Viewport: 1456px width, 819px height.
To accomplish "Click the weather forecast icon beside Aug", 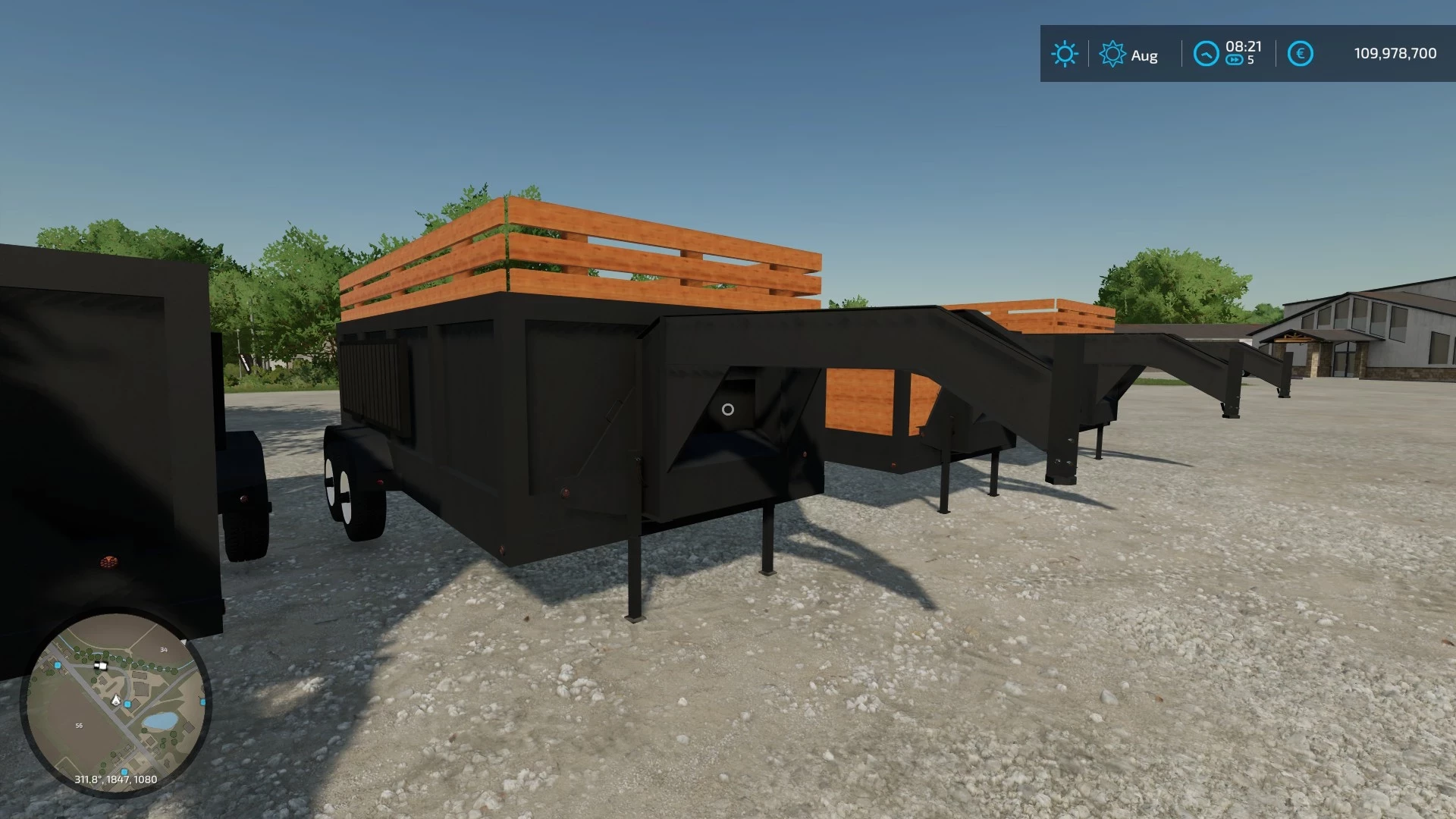I will (x=1112, y=54).
